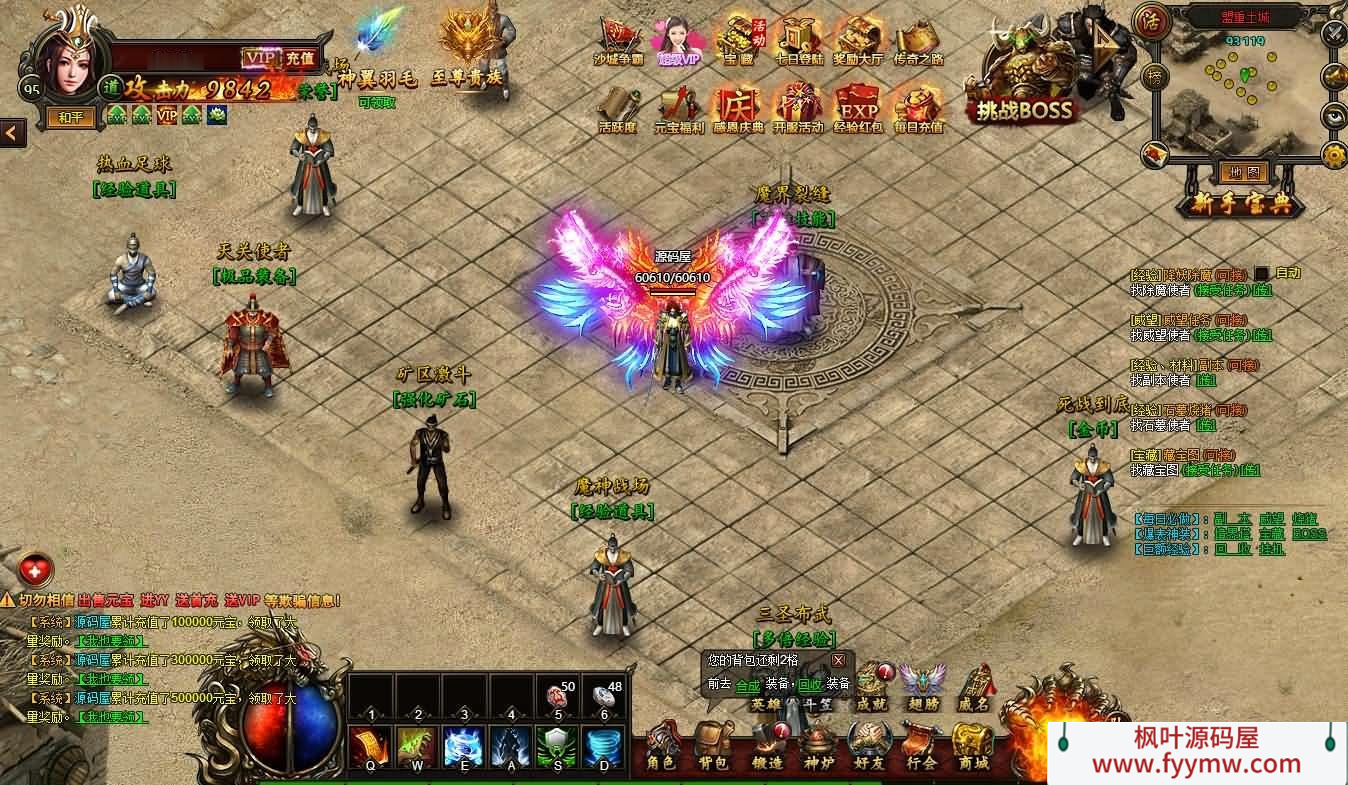The height and width of the screenshot is (785, 1348).
Task: Open the 好友 friends list
Action: tap(869, 746)
